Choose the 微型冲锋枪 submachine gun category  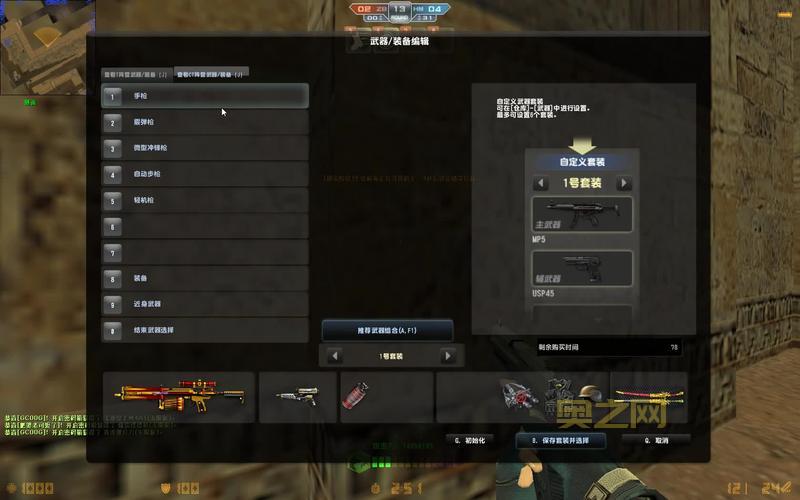(x=205, y=148)
